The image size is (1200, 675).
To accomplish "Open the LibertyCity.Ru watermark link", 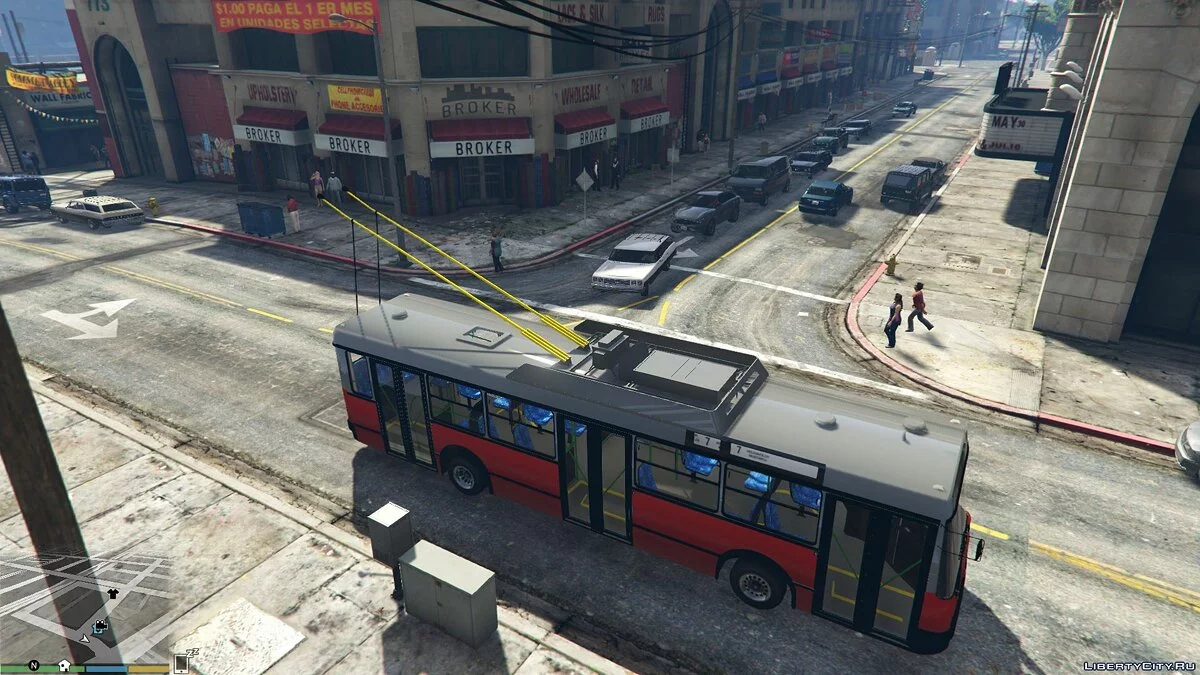I will click(x=1138, y=665).
